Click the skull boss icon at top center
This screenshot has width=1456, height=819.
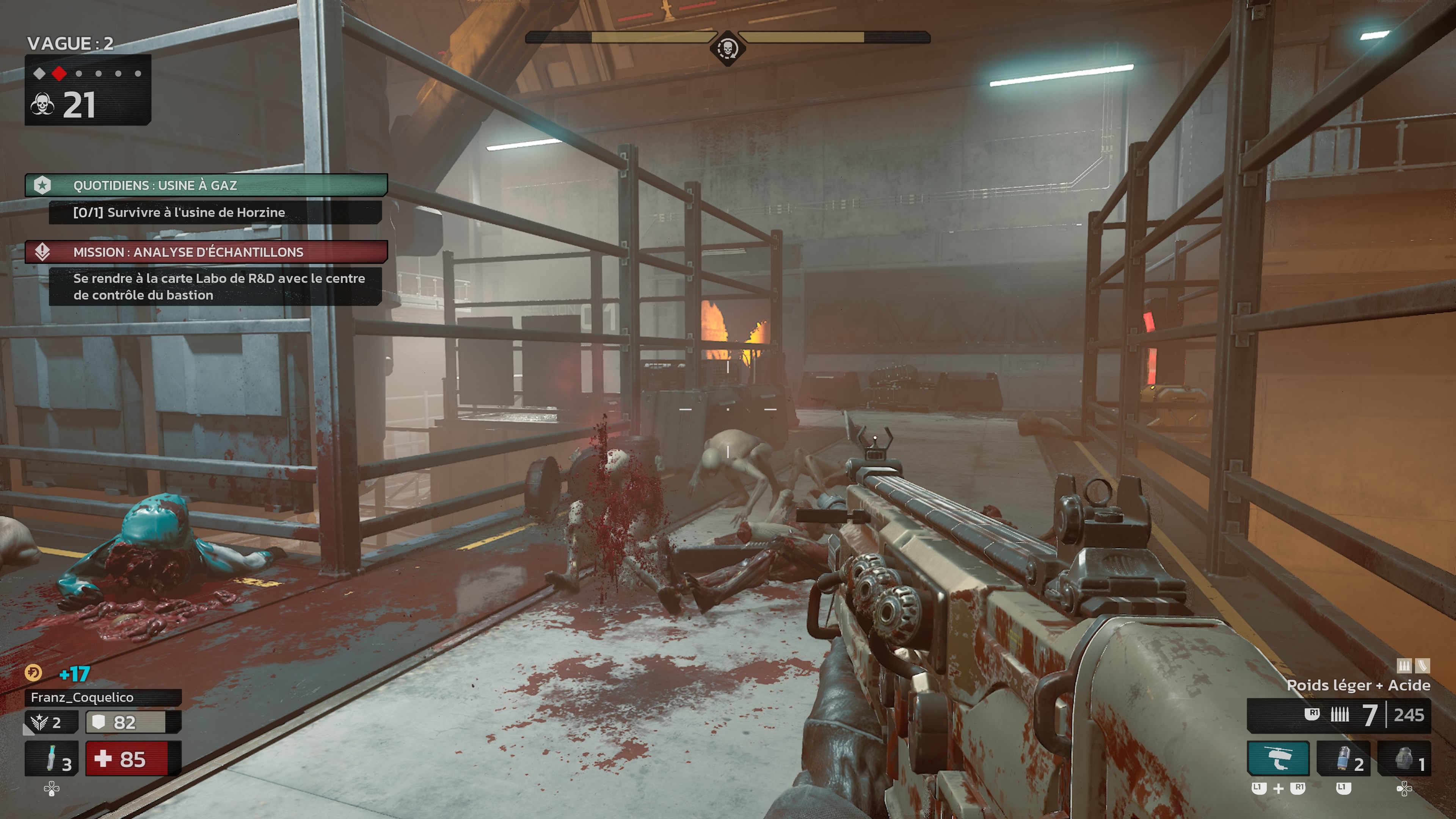tap(728, 49)
